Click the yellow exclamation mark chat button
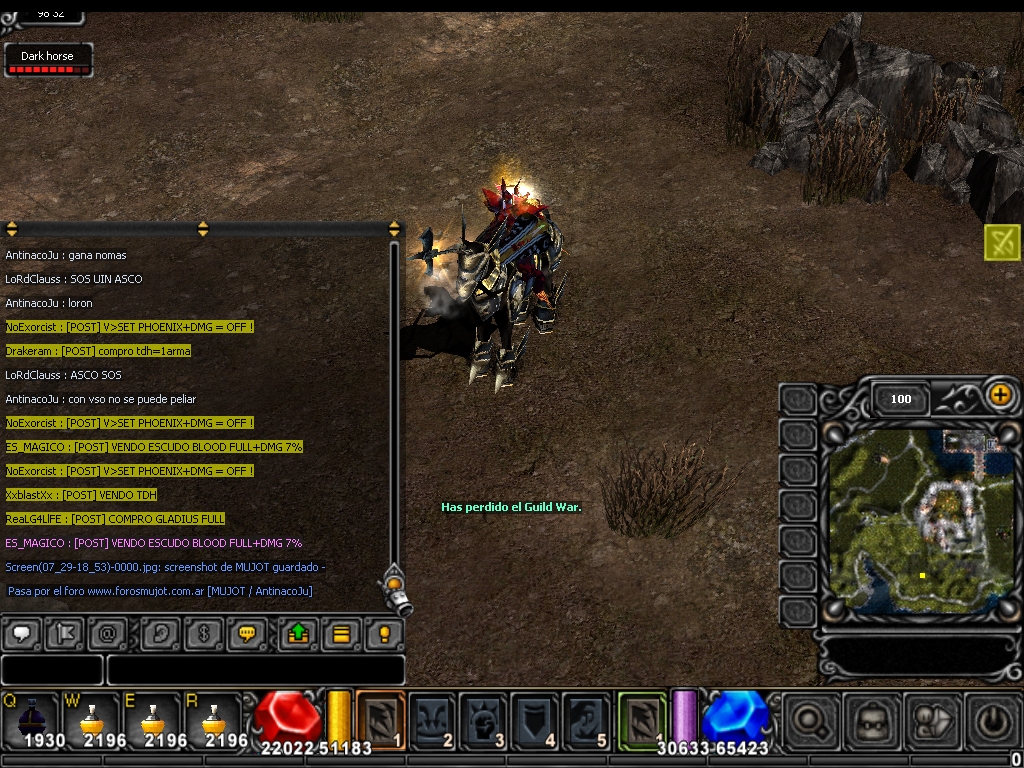 pos(384,634)
